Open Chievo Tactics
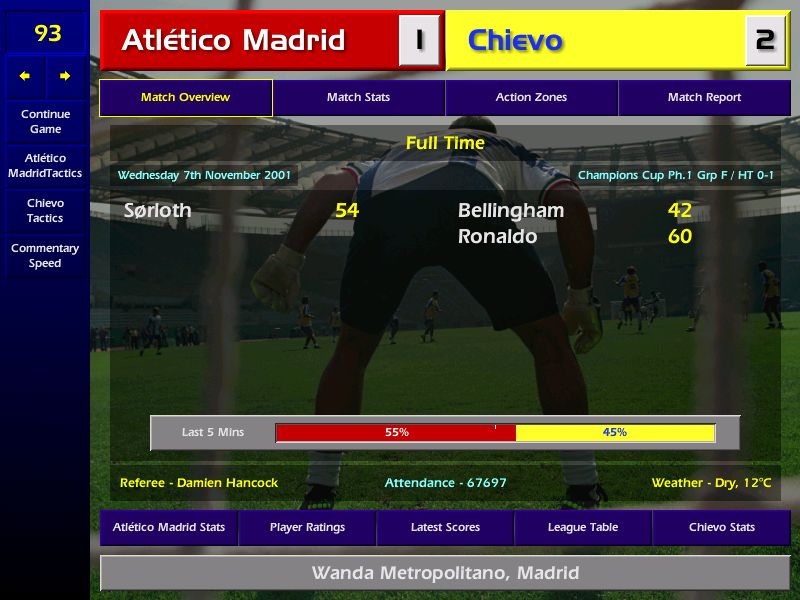The image size is (800, 600). [x=45, y=210]
